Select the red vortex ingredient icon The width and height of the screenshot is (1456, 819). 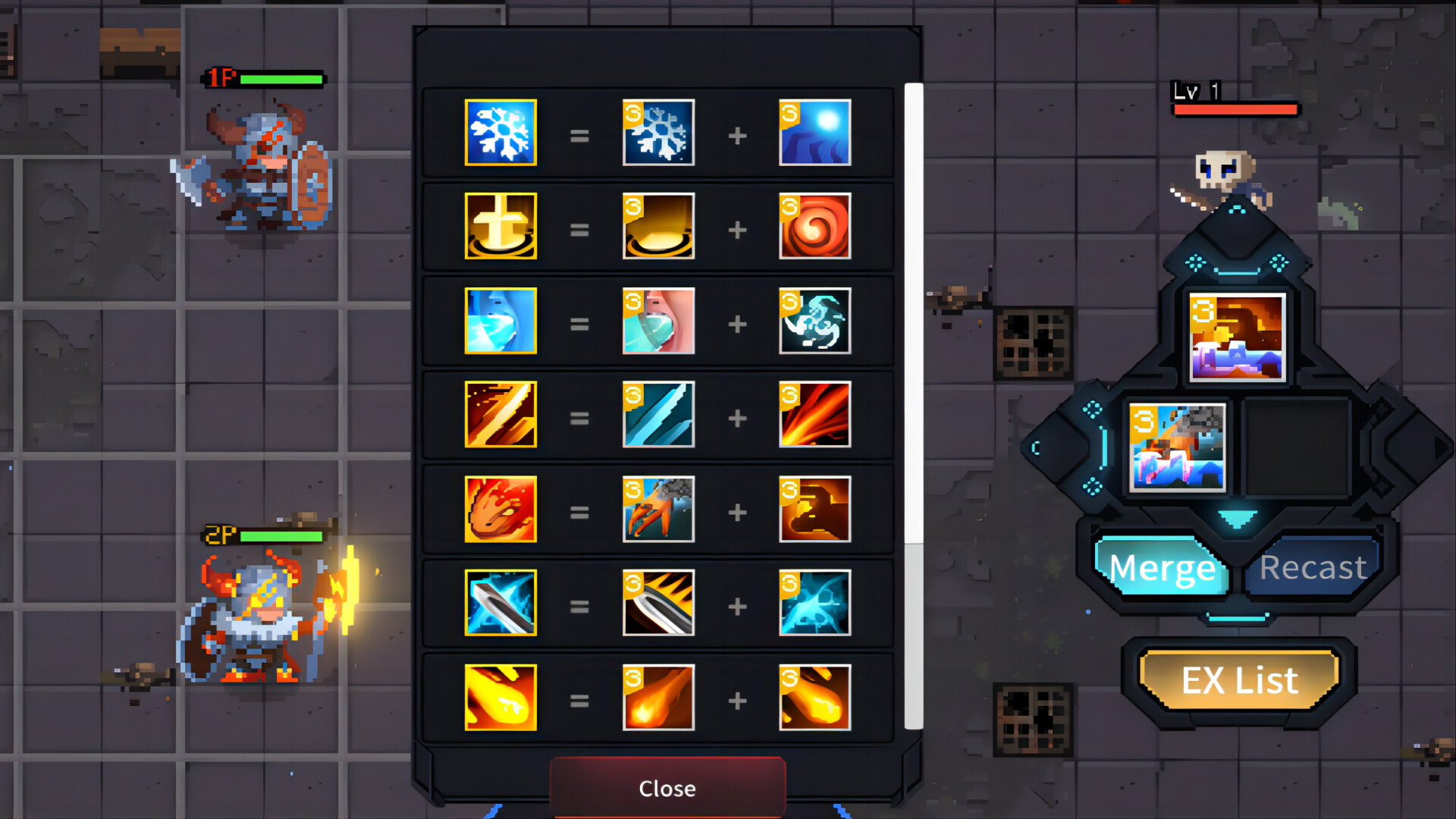[814, 227]
